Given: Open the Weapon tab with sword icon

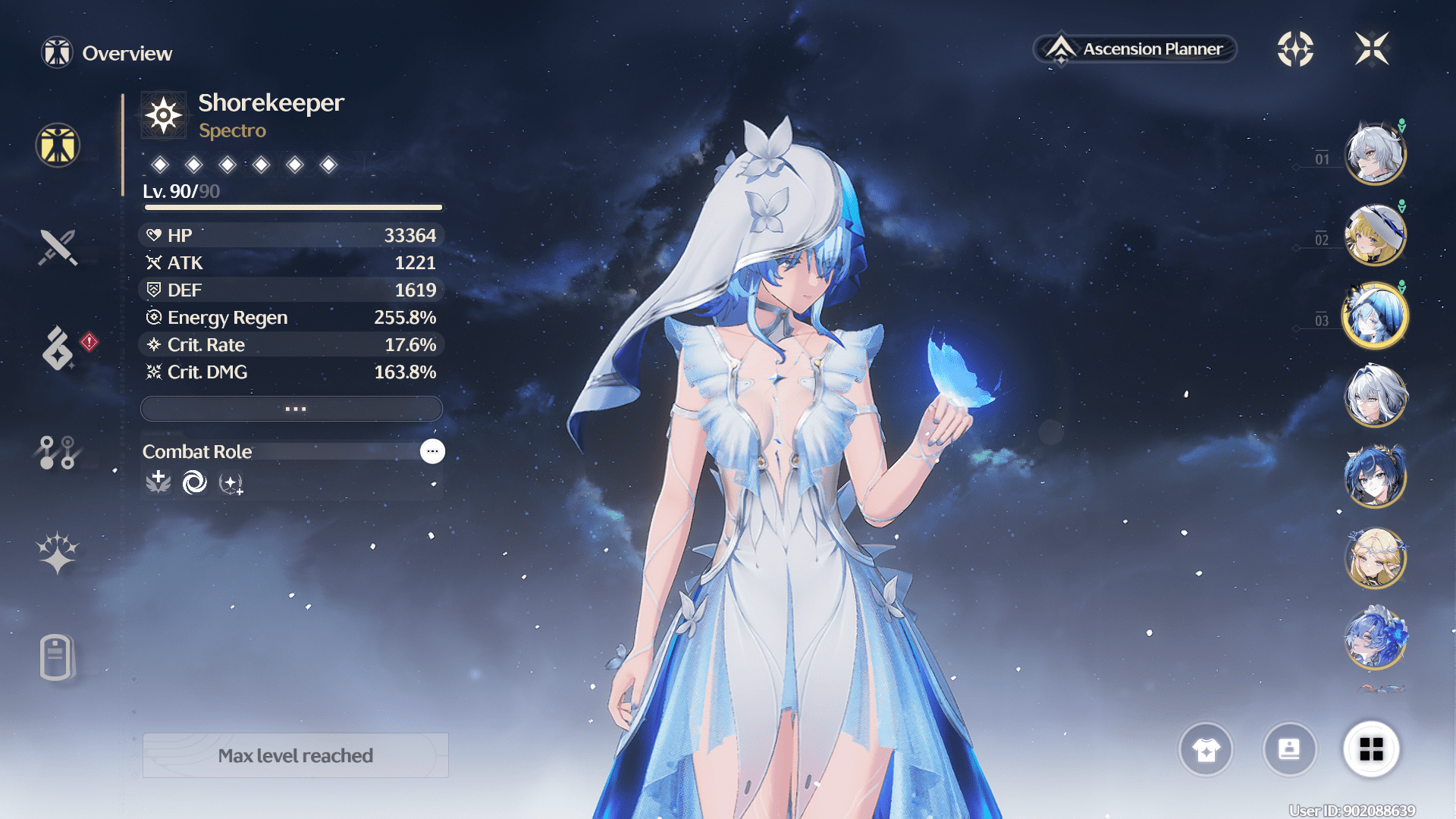Looking at the screenshot, I should pos(58,247).
